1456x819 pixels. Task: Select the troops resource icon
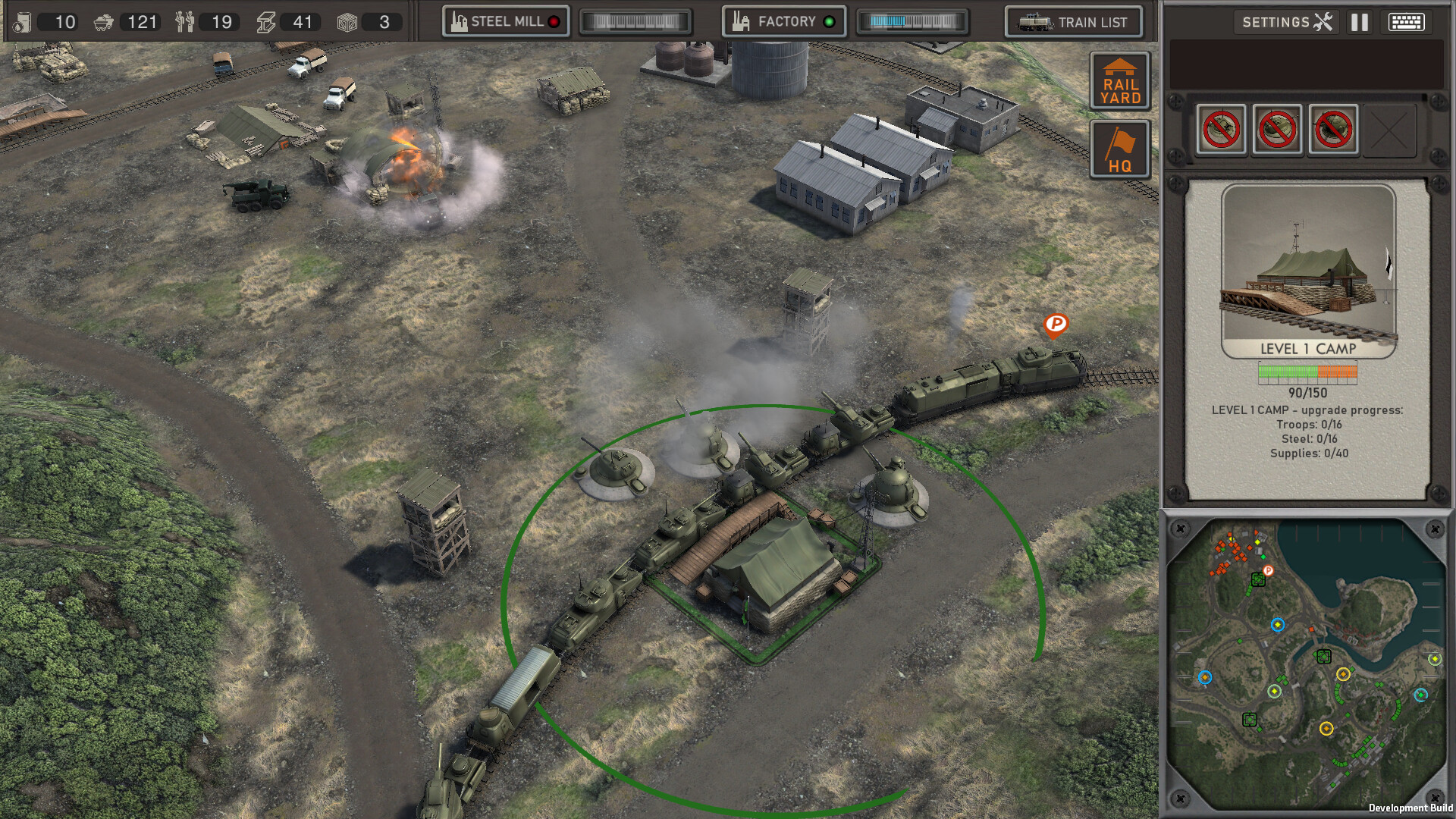(x=185, y=22)
